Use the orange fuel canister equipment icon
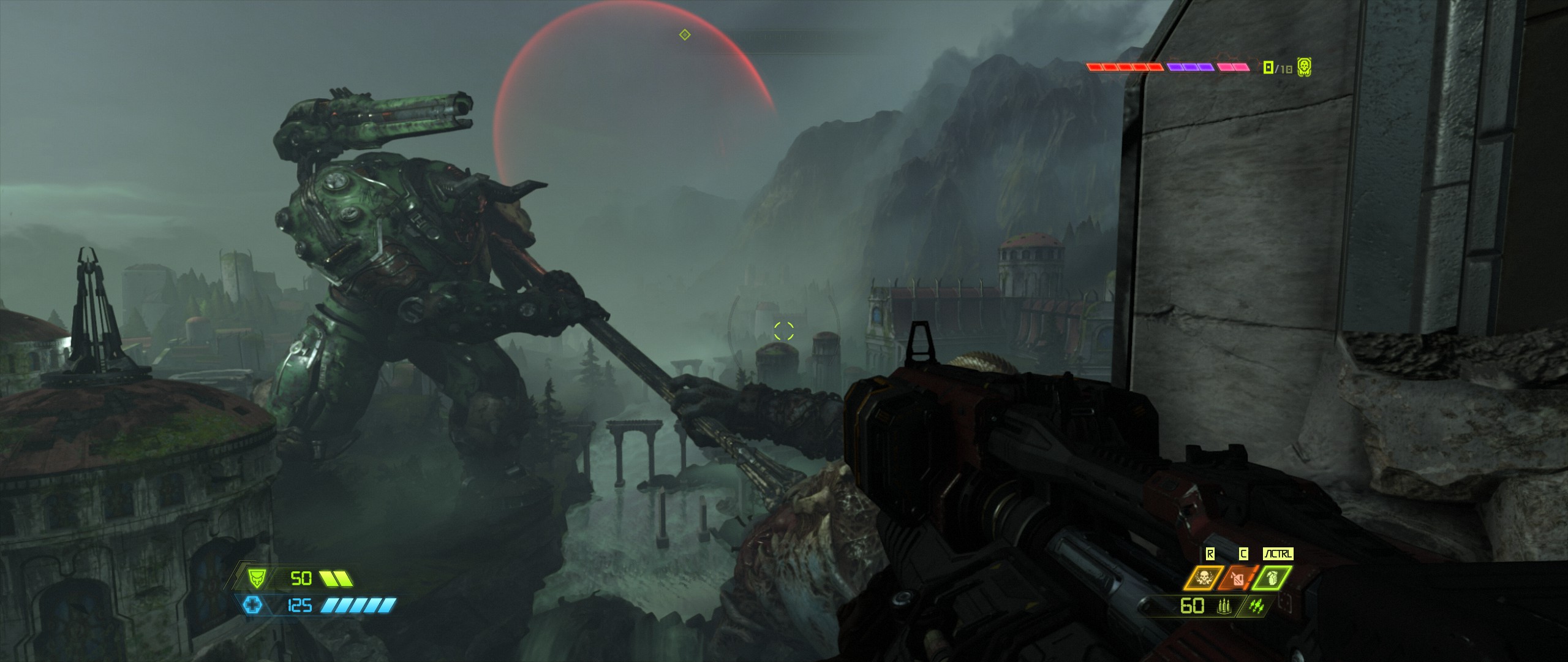 [1238, 578]
